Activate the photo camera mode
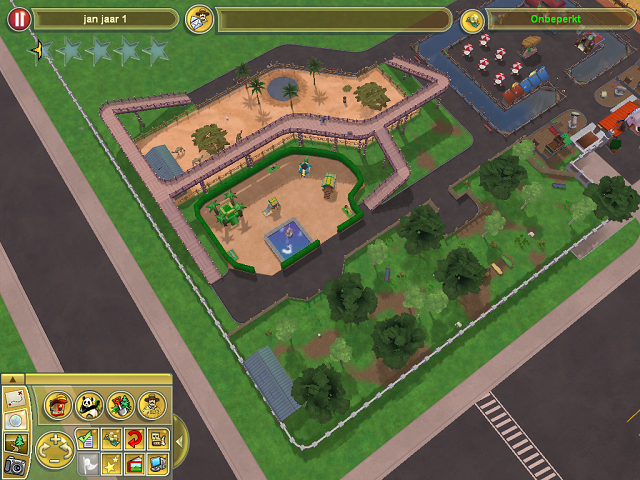Image resolution: width=640 pixels, height=480 pixels. pos(13,464)
